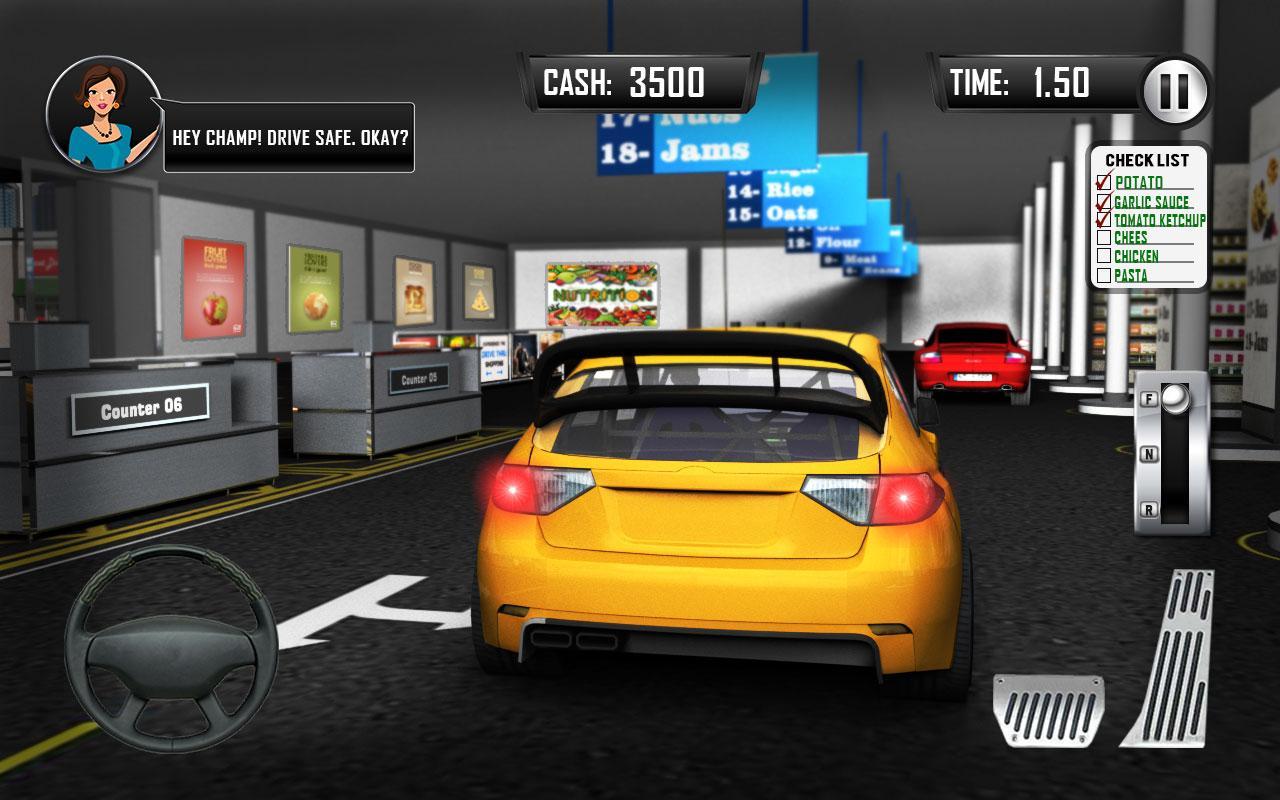The height and width of the screenshot is (800, 1280).
Task: Select R gear on the shifter
Action: coord(1150,510)
